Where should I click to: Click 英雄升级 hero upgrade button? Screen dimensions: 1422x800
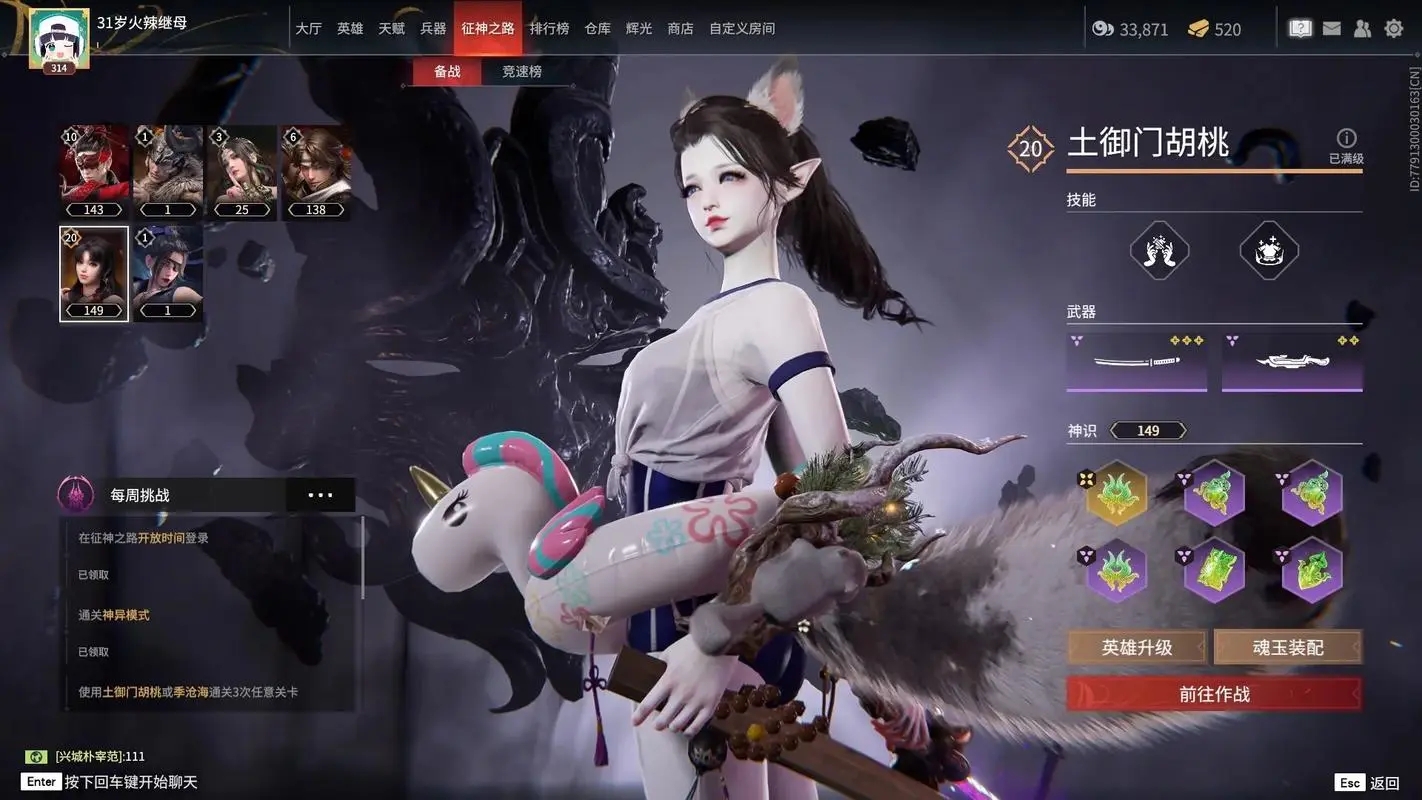[1137, 648]
